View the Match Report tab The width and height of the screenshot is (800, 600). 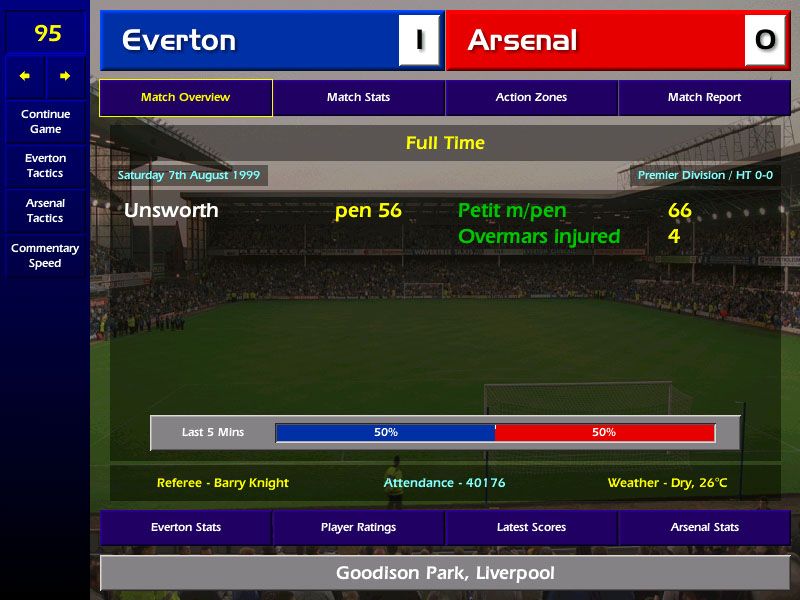click(704, 98)
